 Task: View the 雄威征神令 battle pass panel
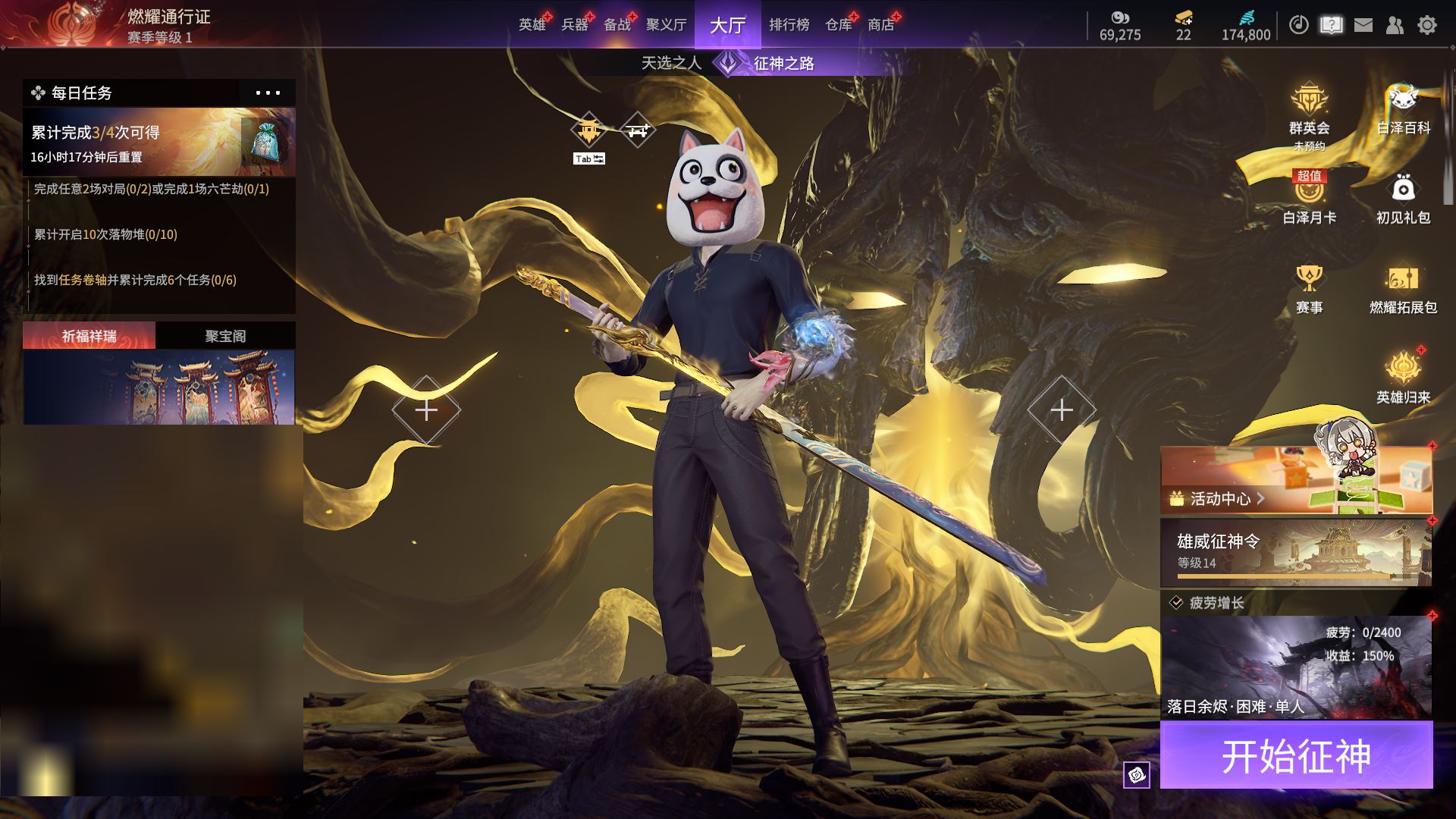tap(1296, 552)
